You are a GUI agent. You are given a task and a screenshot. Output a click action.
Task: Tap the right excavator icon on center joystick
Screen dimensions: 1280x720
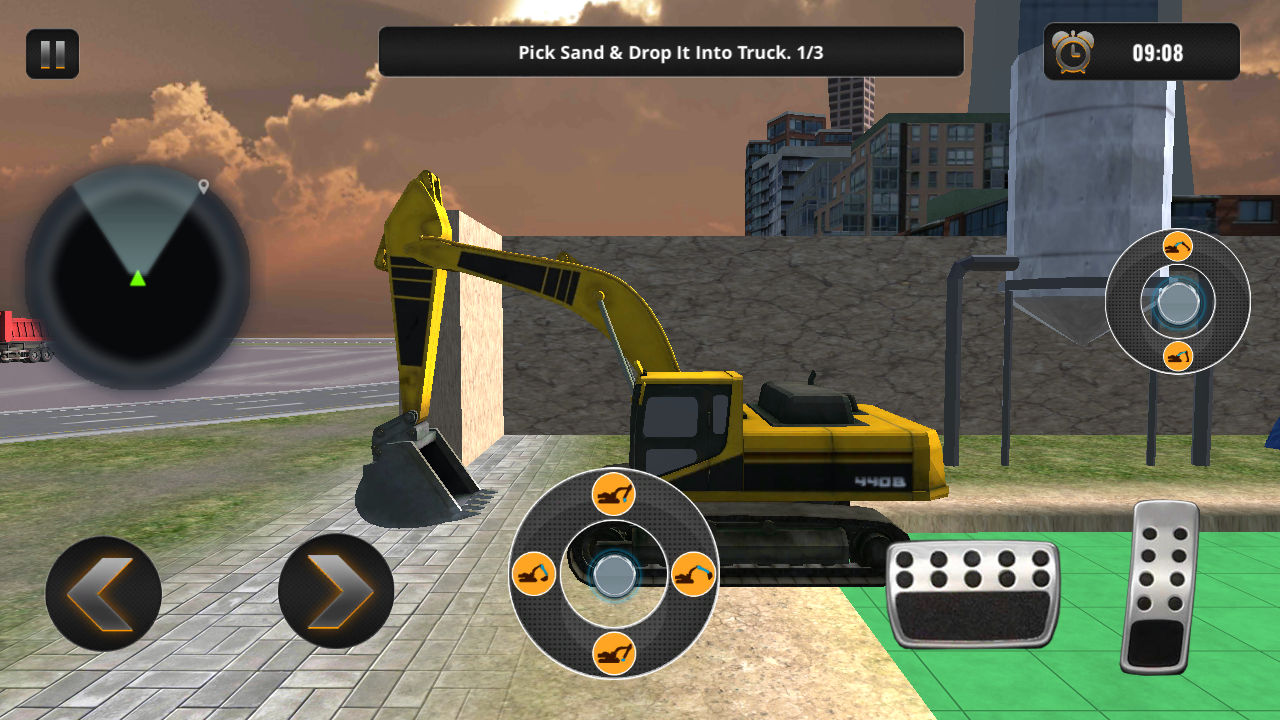point(693,574)
